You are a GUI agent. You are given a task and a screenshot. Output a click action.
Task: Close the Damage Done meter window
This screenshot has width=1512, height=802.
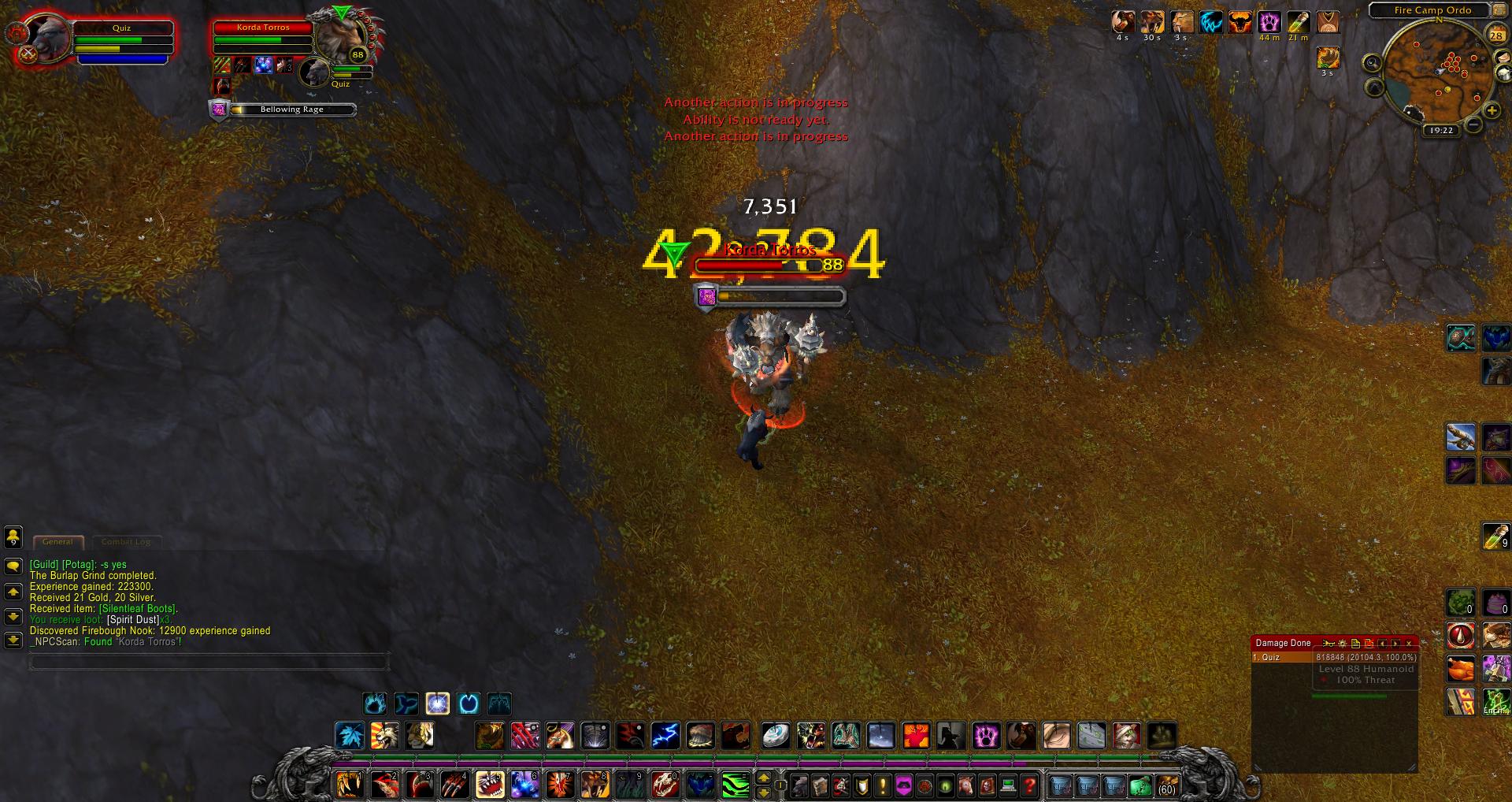pos(1409,644)
